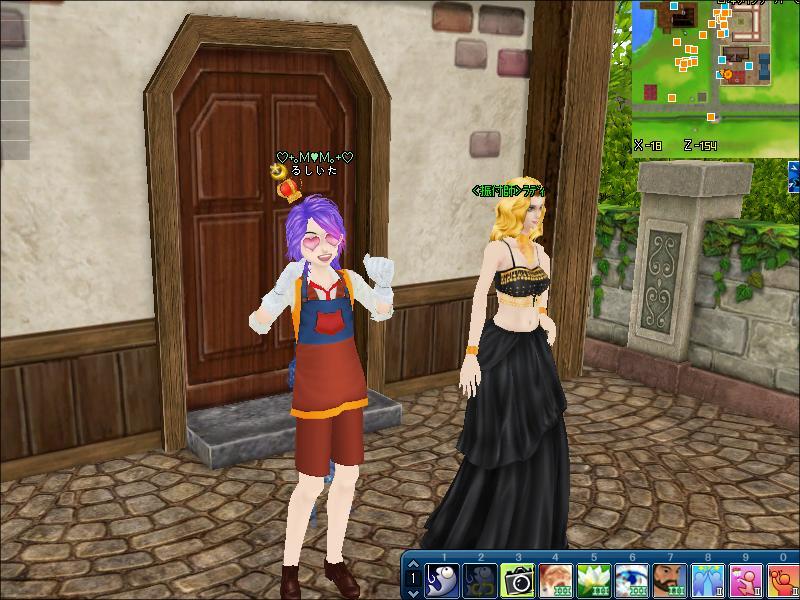
Task: Click the white lotus flower hotbar icon
Action: click(x=594, y=580)
